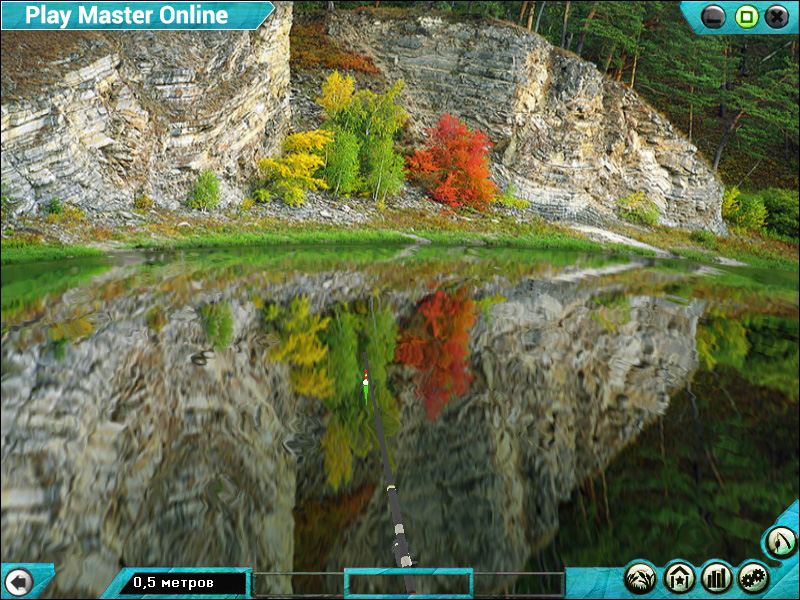Toggle the green maximize window button
Screen dimensions: 800x600
click(745, 16)
